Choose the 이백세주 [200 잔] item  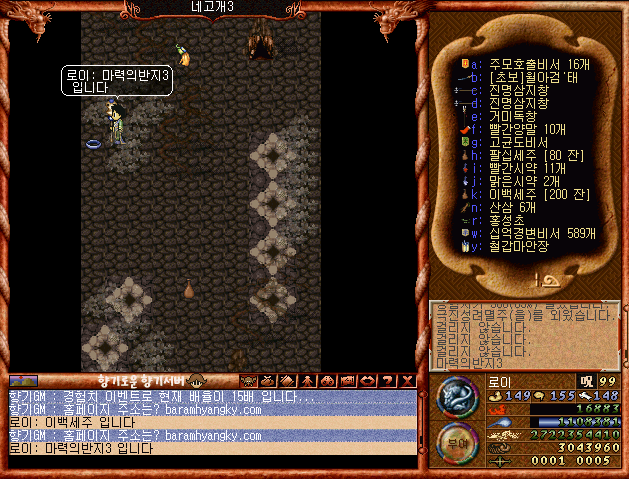click(x=528, y=194)
